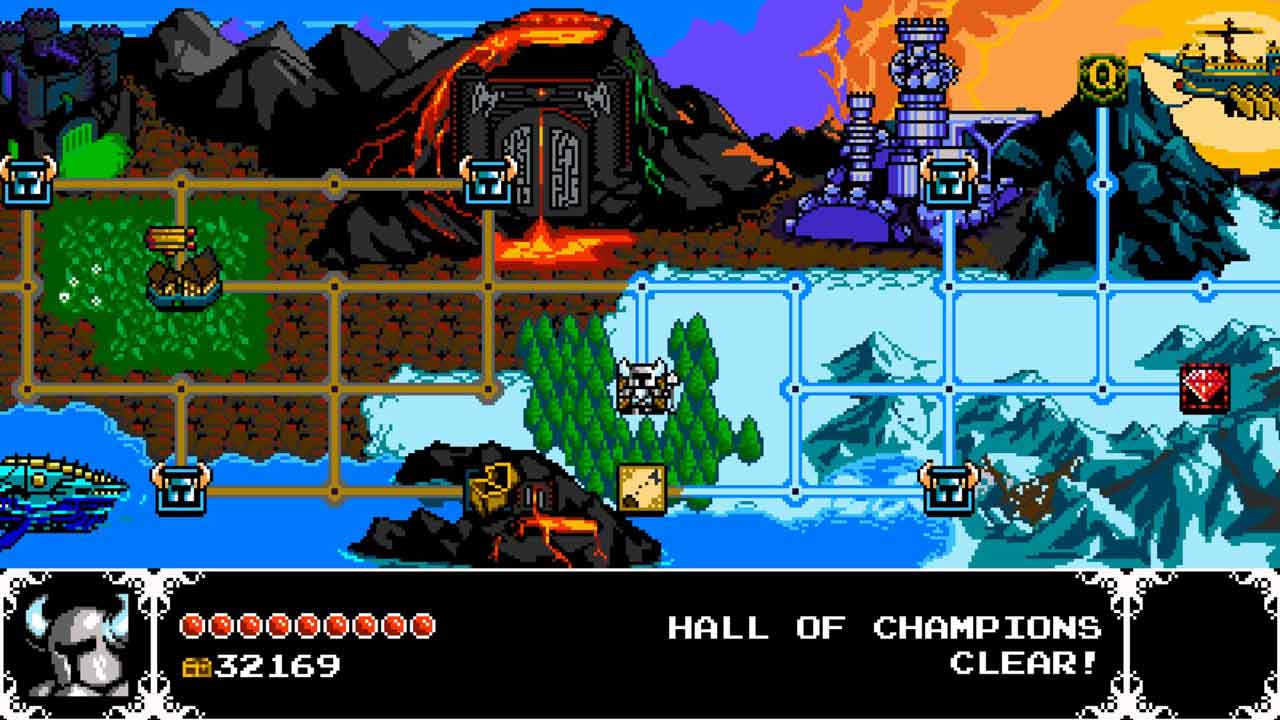The width and height of the screenshot is (1280, 720).
Task: Pick the helmet stage marker beside the shipwreck
Action: 947,489
